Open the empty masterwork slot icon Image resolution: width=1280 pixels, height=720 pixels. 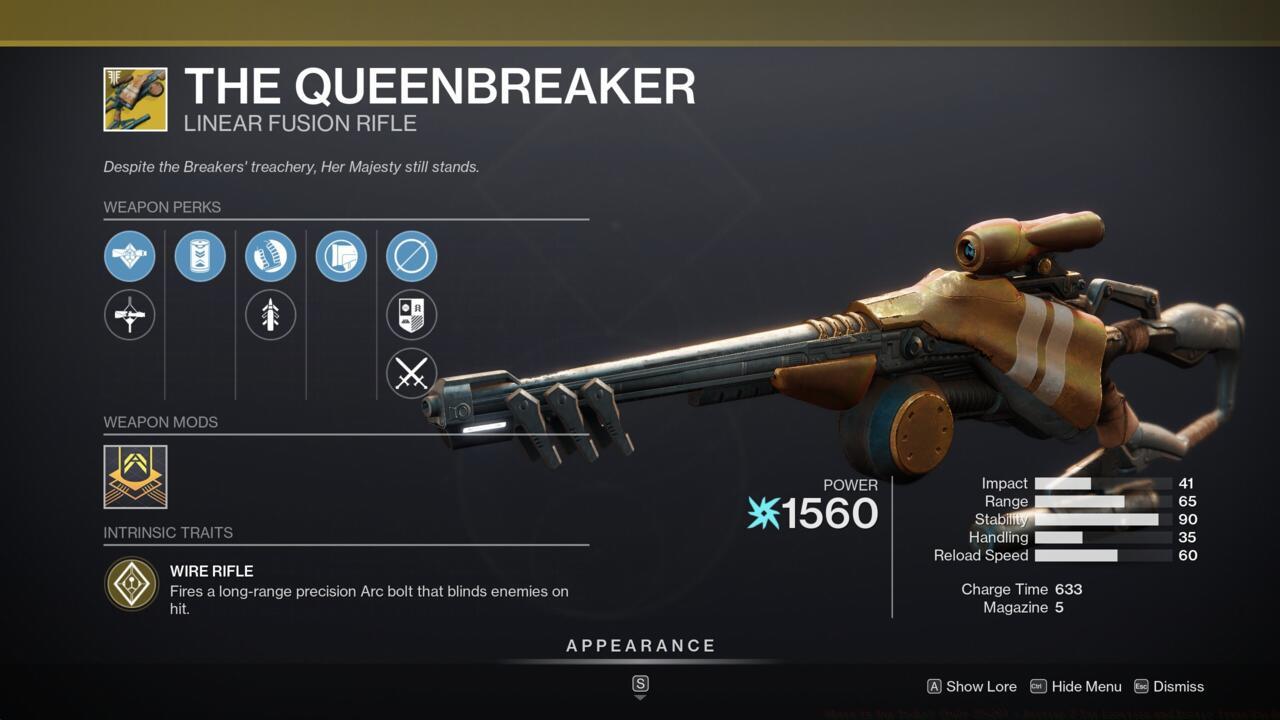coord(411,256)
